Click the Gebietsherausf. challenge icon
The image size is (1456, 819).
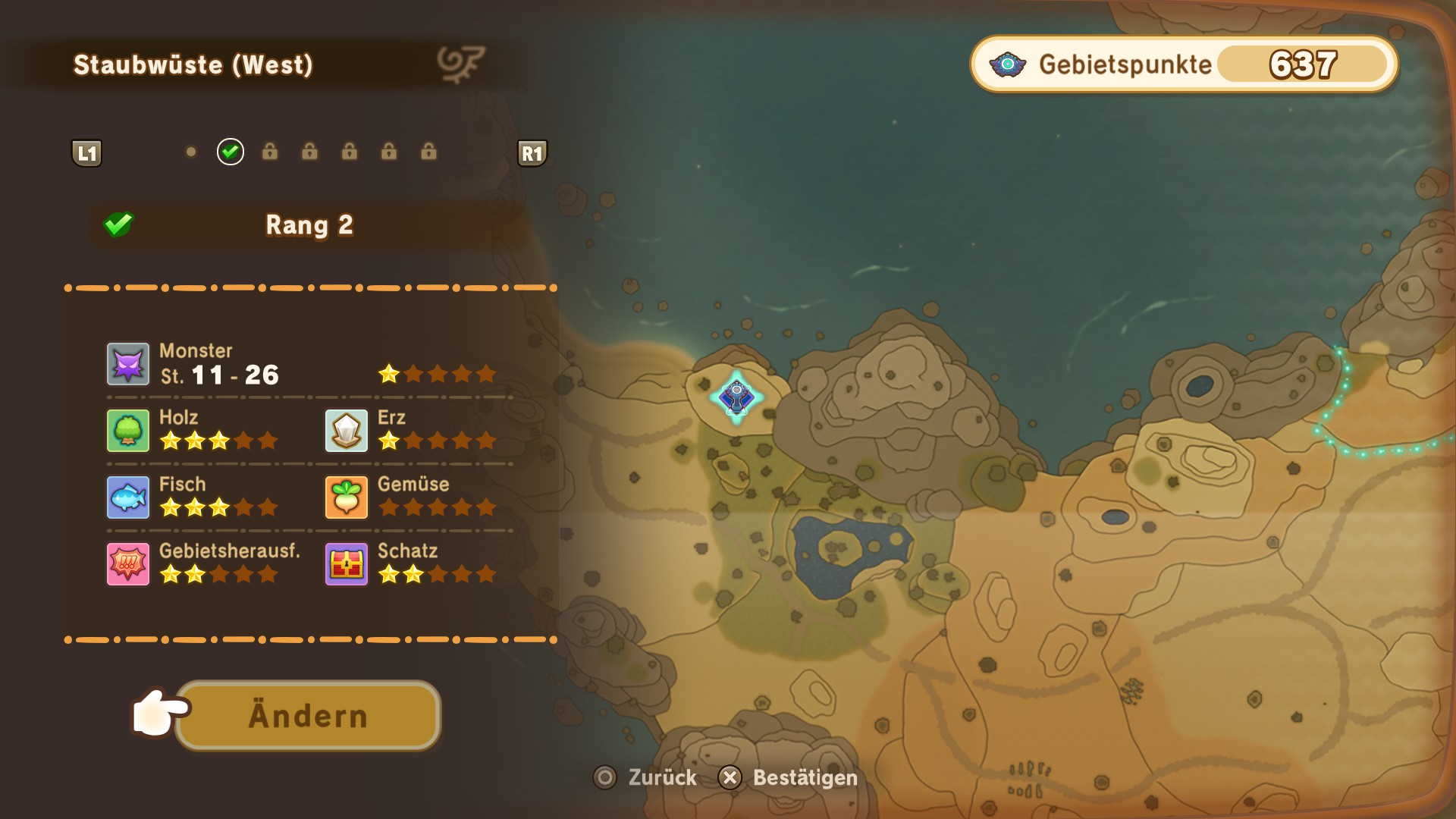[127, 564]
